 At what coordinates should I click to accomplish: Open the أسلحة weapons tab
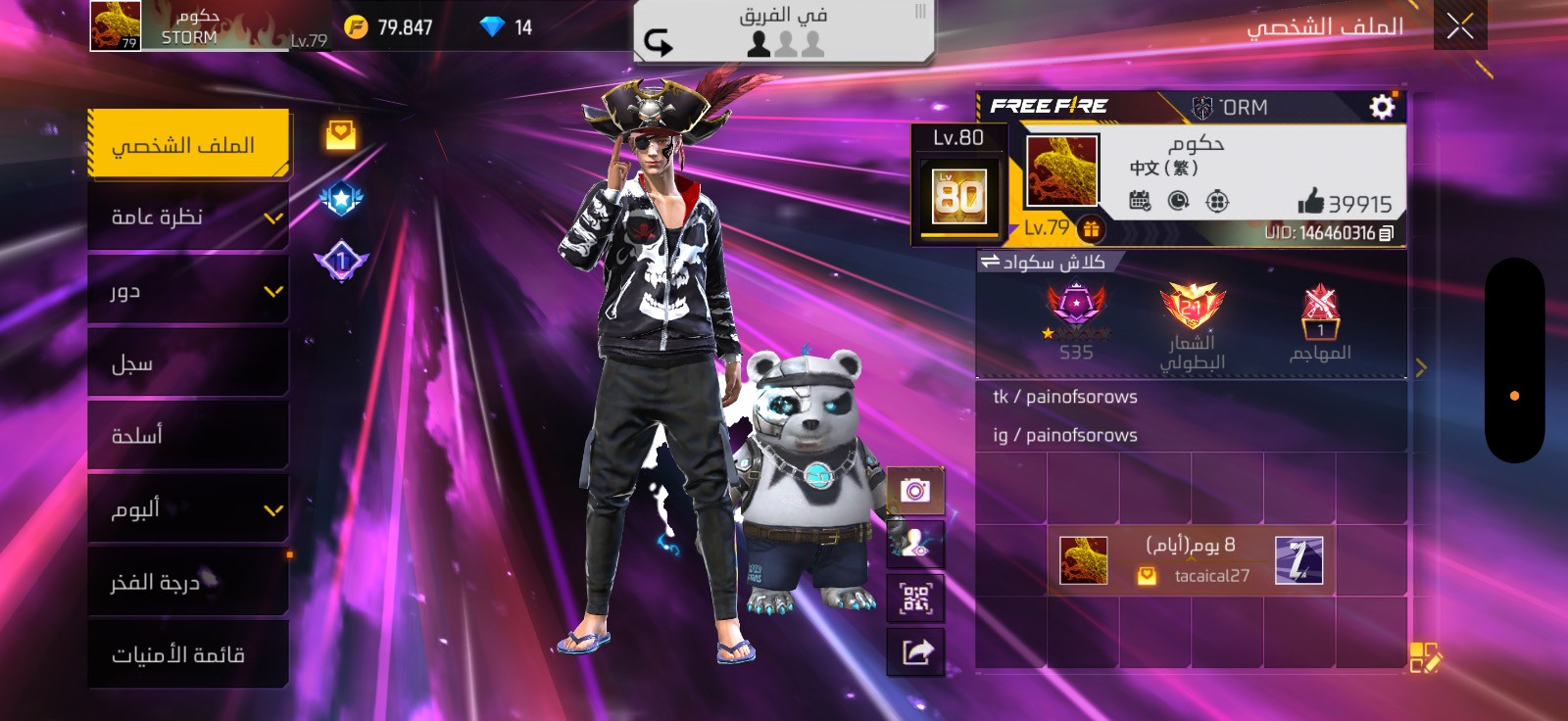pyautogui.click(x=187, y=435)
